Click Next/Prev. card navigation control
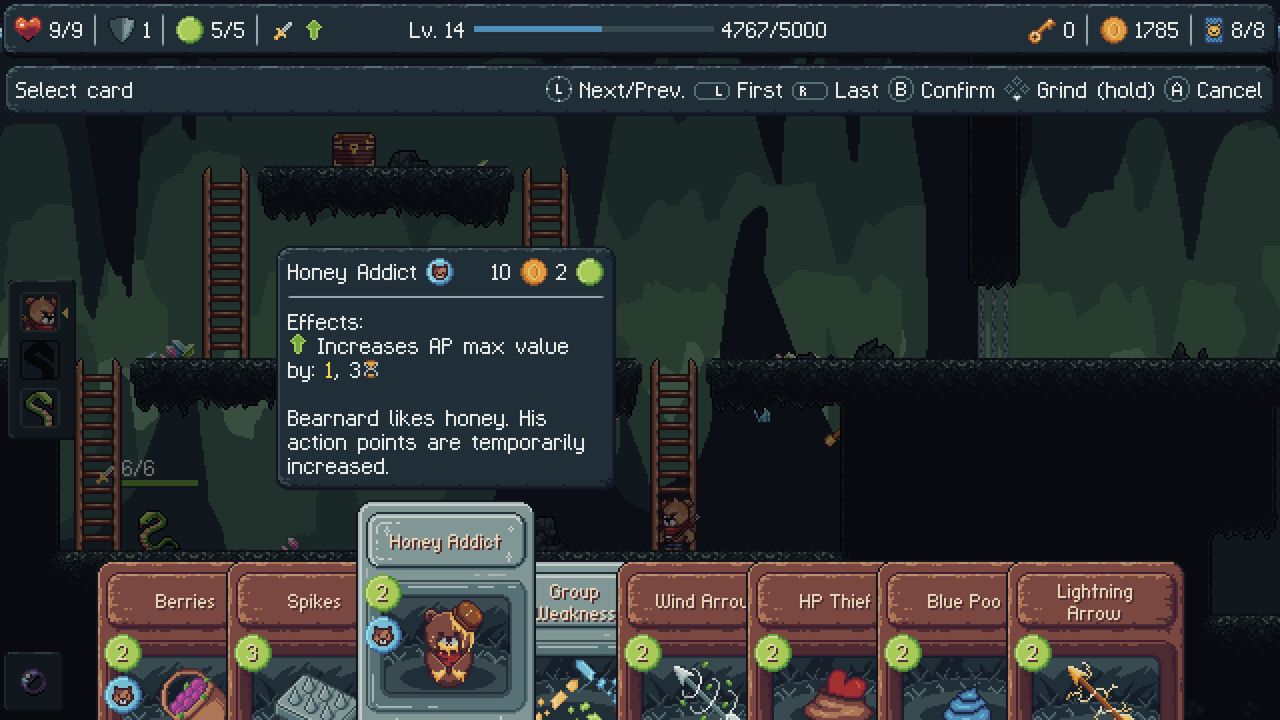Screen dimensions: 1280x720 [x=620, y=89]
